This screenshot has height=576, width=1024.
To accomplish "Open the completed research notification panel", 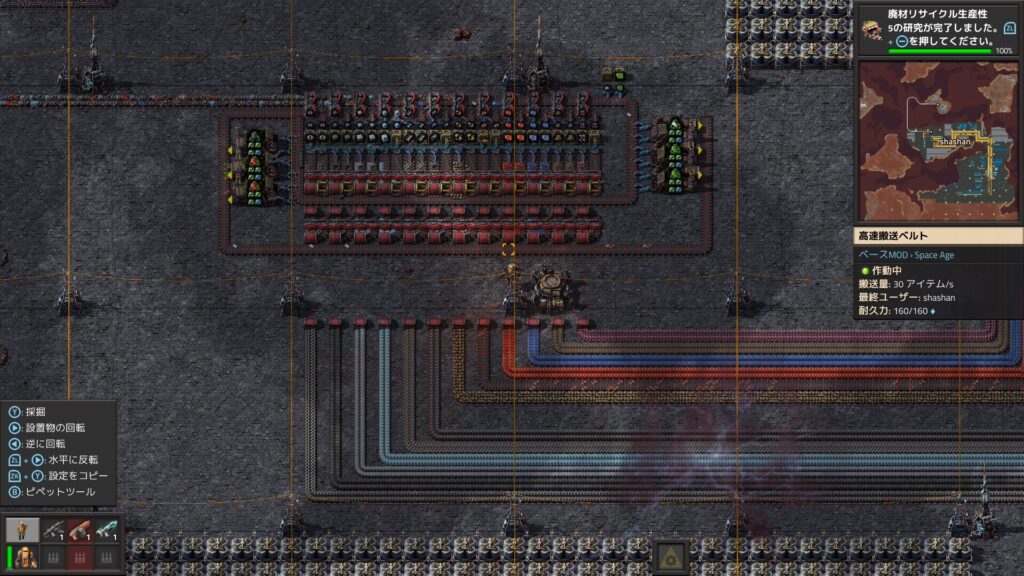I will pos(938,29).
